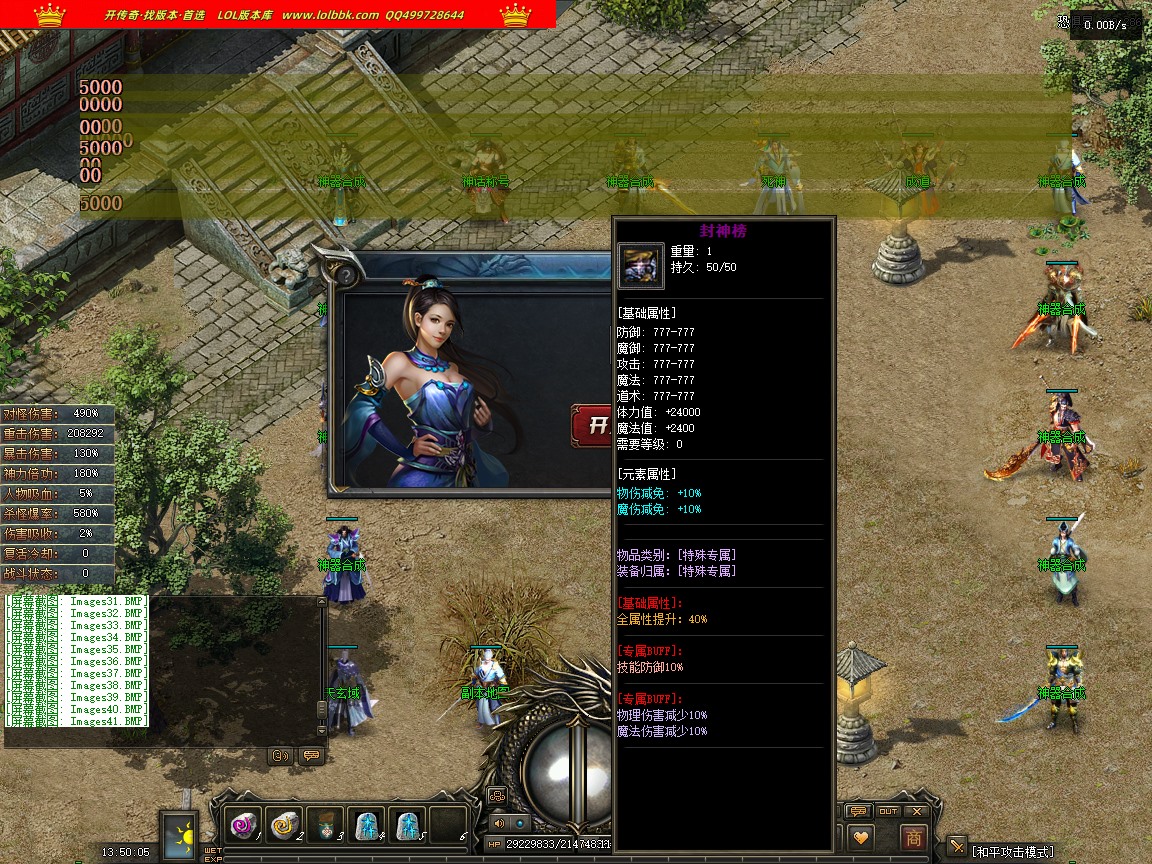Screen dimensions: 1152x864
Task: Use the green potion bottle in hotbar slot 3
Action: click(325, 826)
